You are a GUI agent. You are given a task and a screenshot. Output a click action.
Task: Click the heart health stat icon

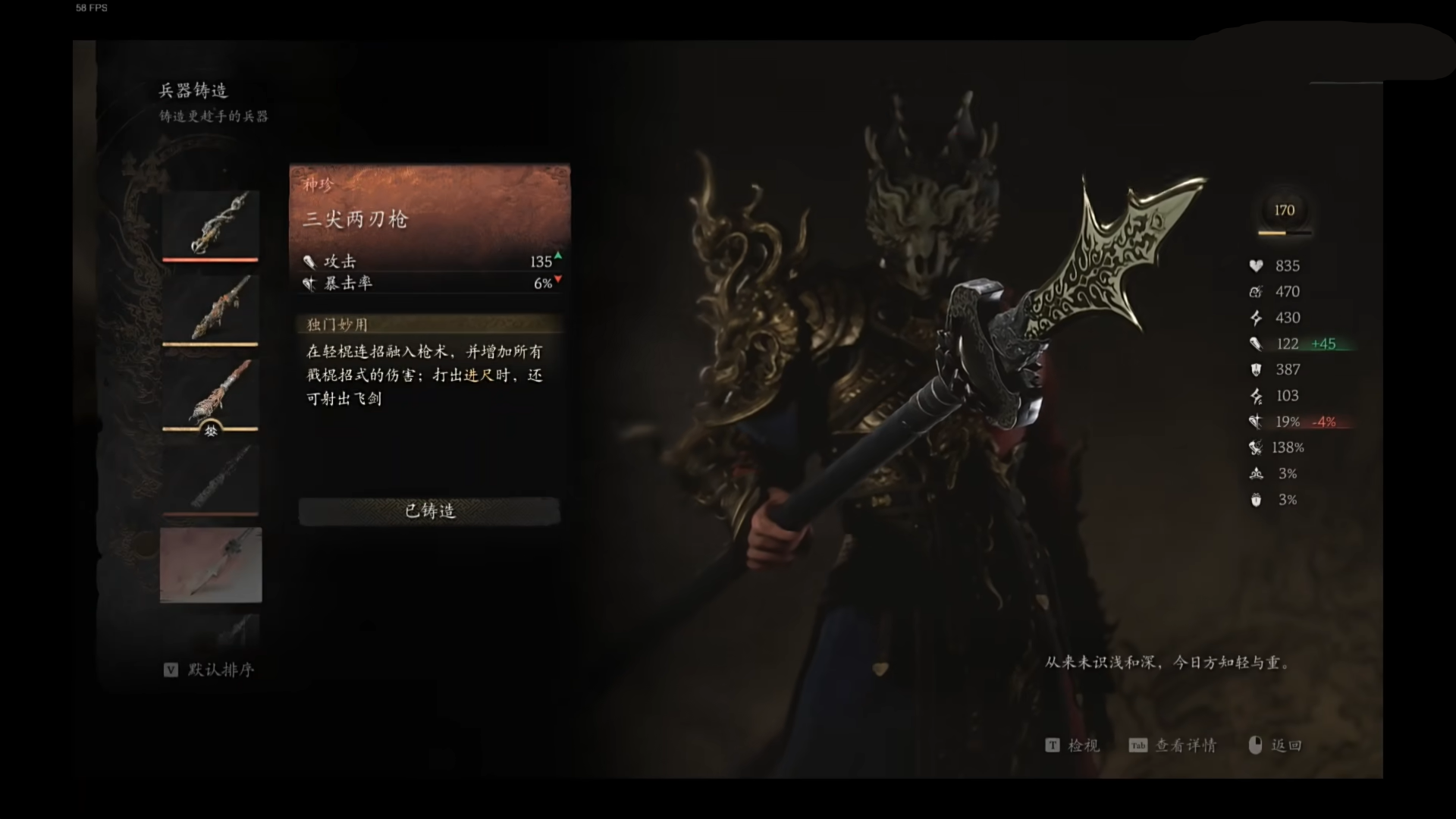click(1257, 266)
